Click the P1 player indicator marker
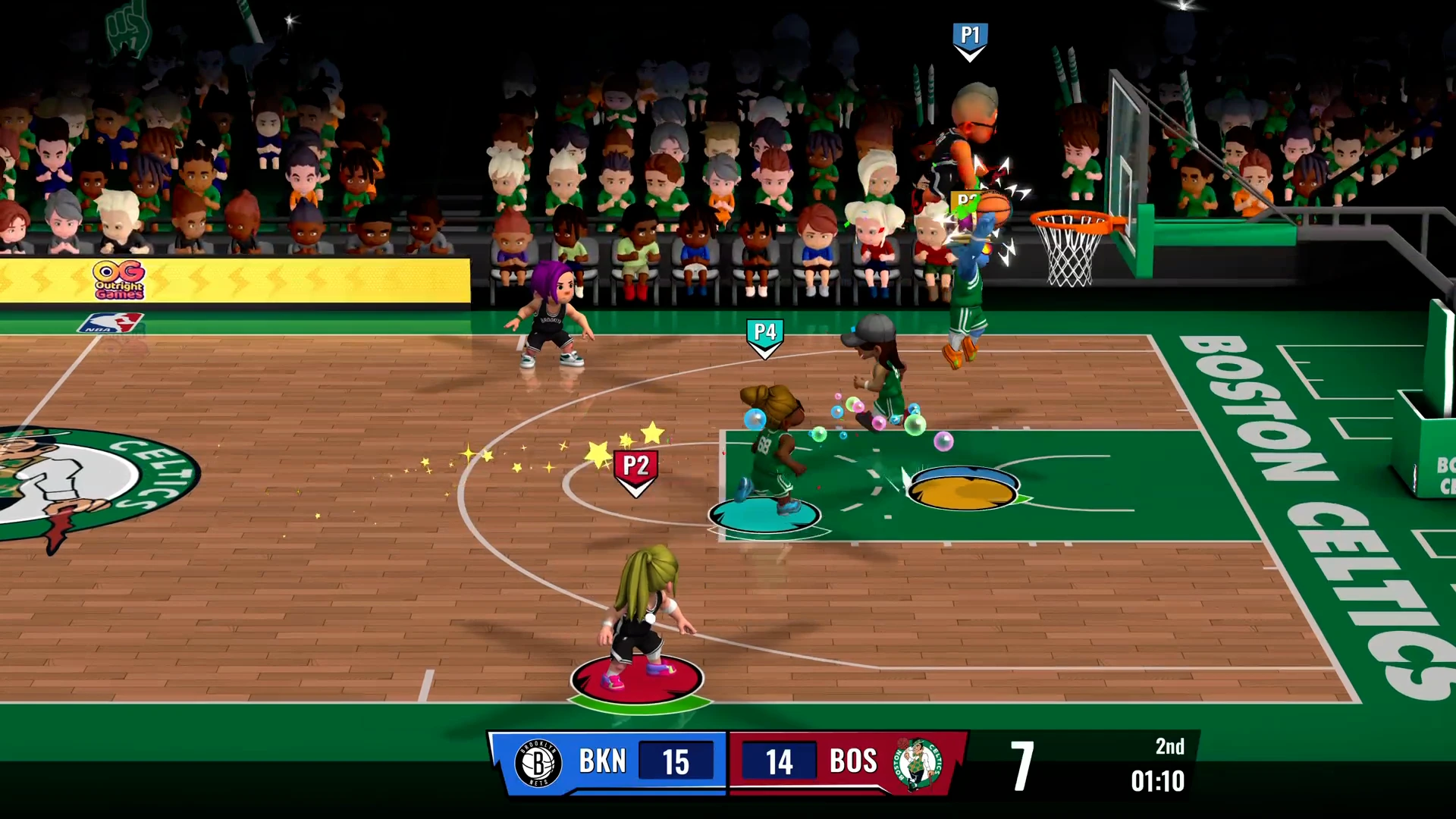 [x=969, y=39]
